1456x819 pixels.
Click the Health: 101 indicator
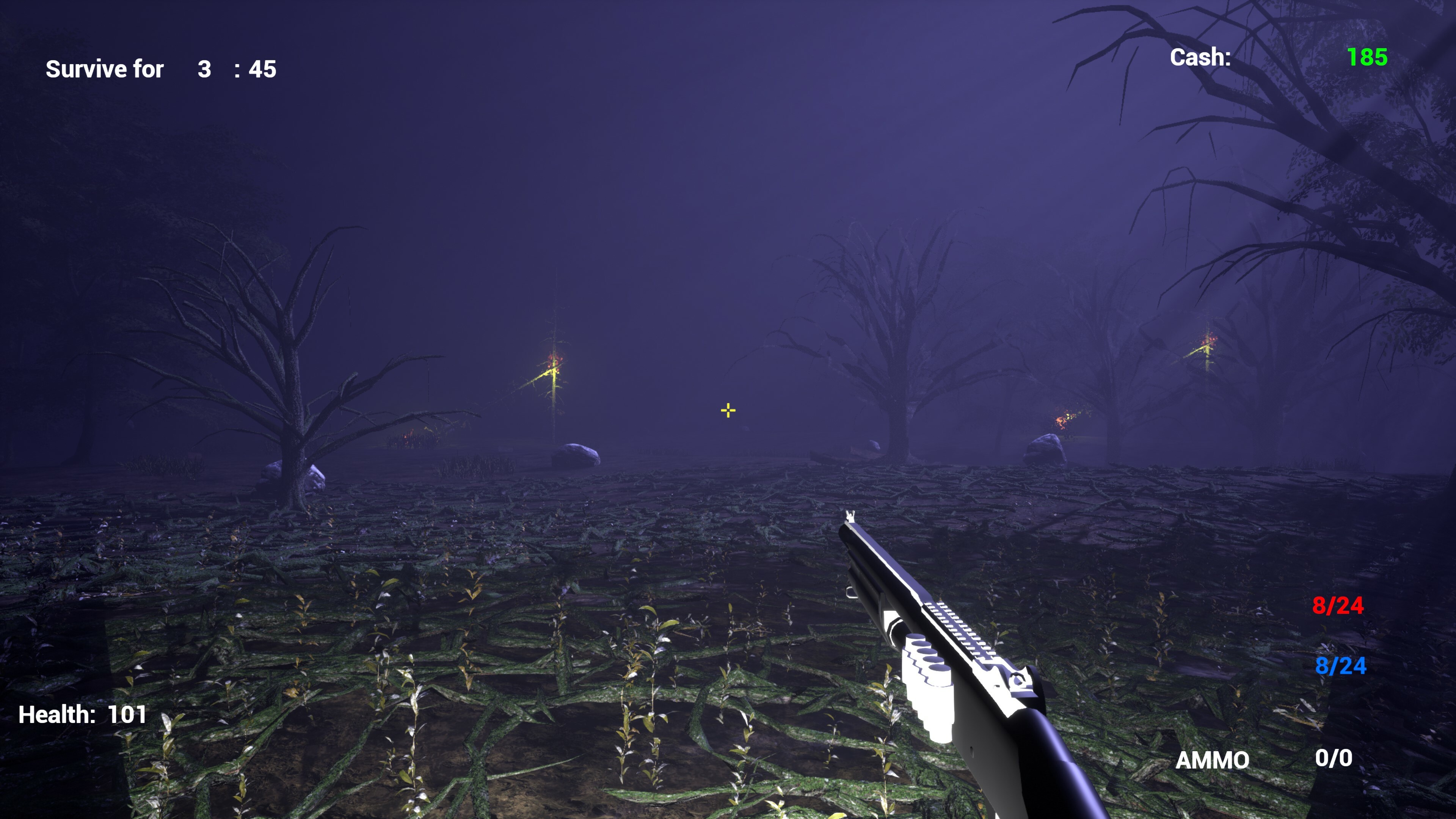[x=82, y=714]
